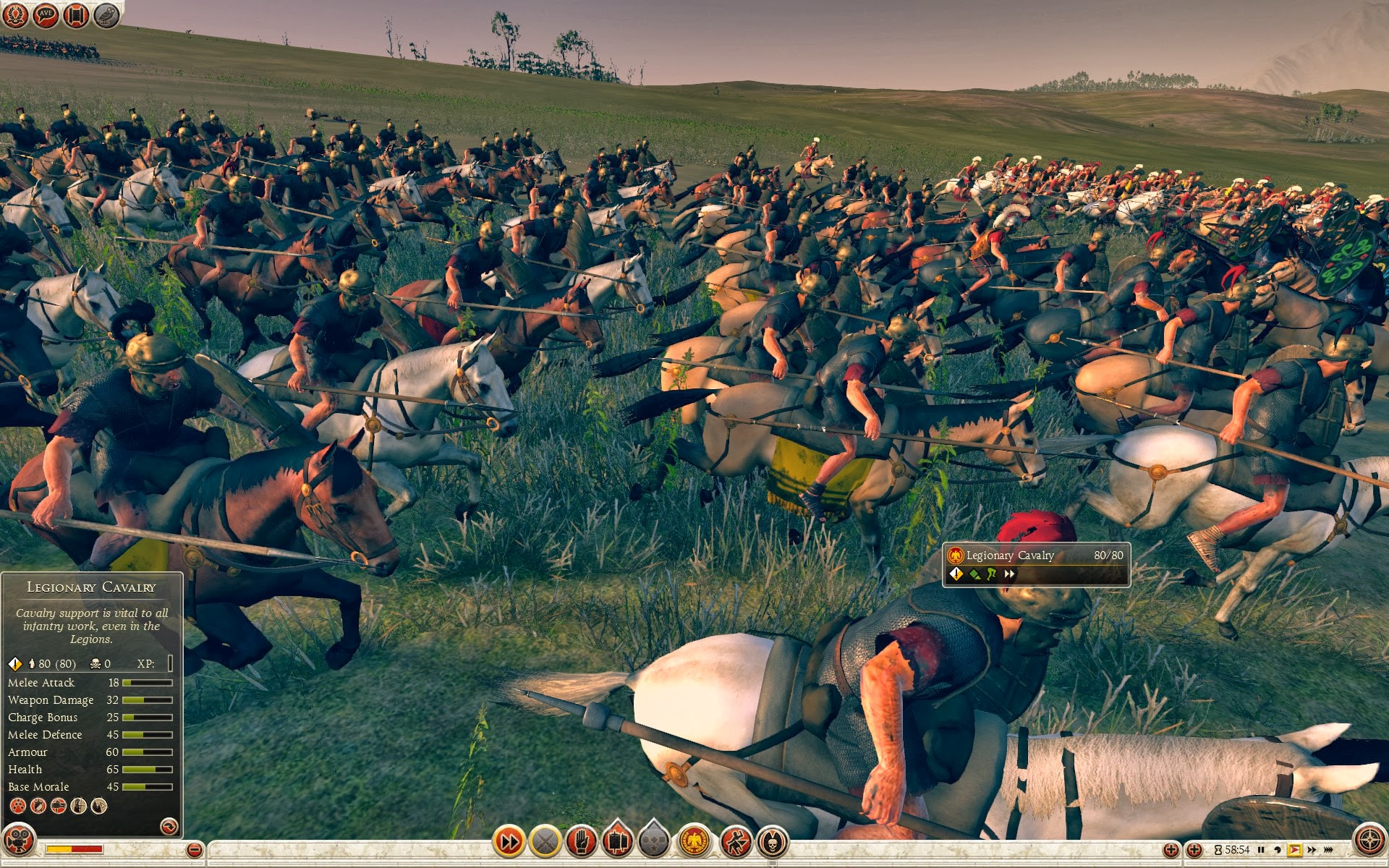The image size is (1389, 868).
Task: Open the banners group button
Action: click(x=617, y=841)
